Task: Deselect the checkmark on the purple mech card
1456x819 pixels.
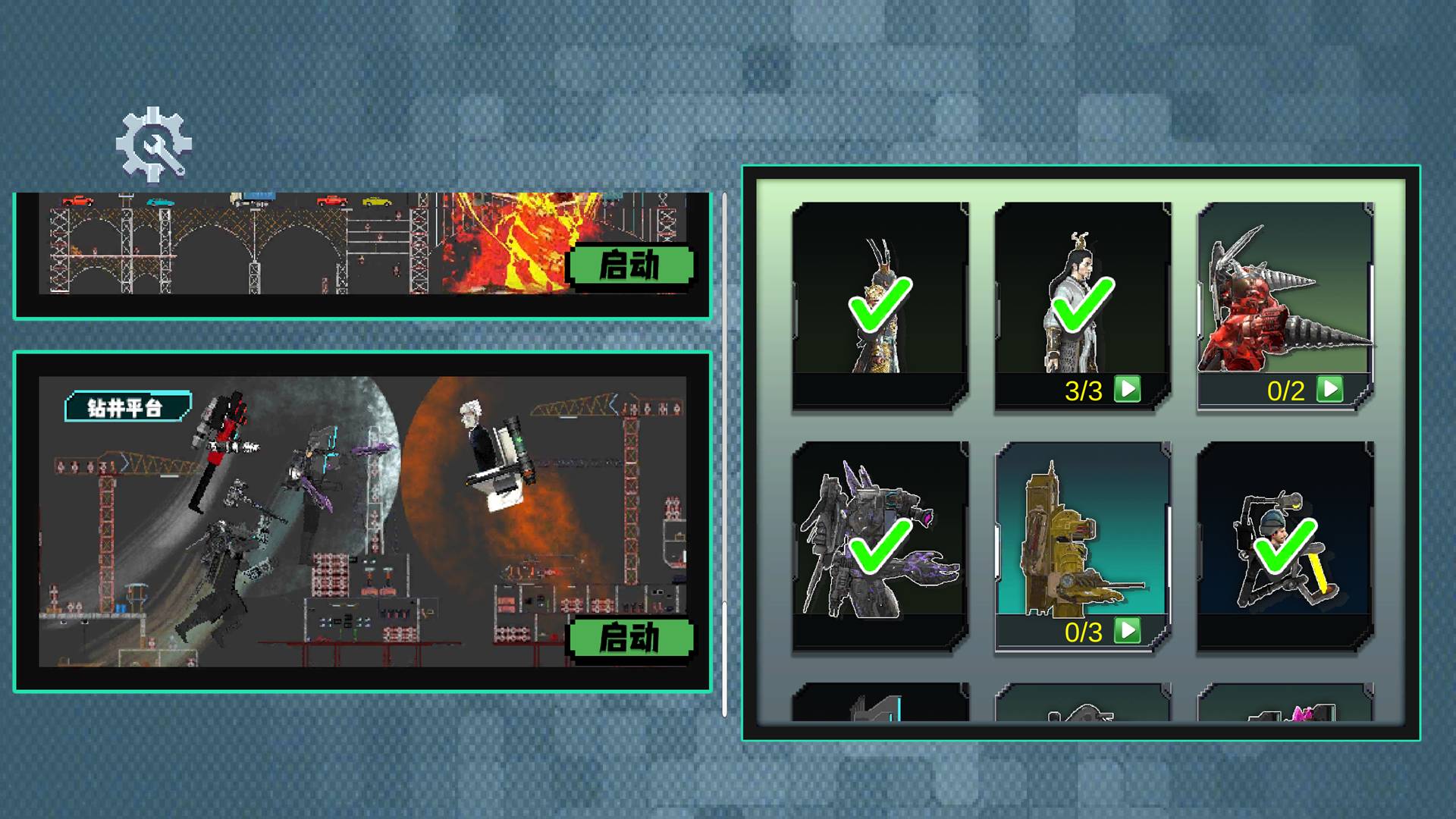Action: pos(880,546)
